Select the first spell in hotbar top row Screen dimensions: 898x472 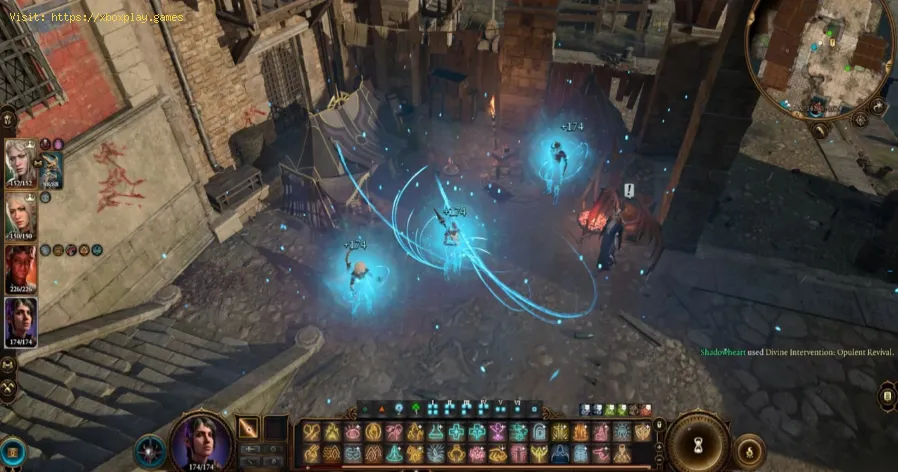pyautogui.click(x=311, y=432)
